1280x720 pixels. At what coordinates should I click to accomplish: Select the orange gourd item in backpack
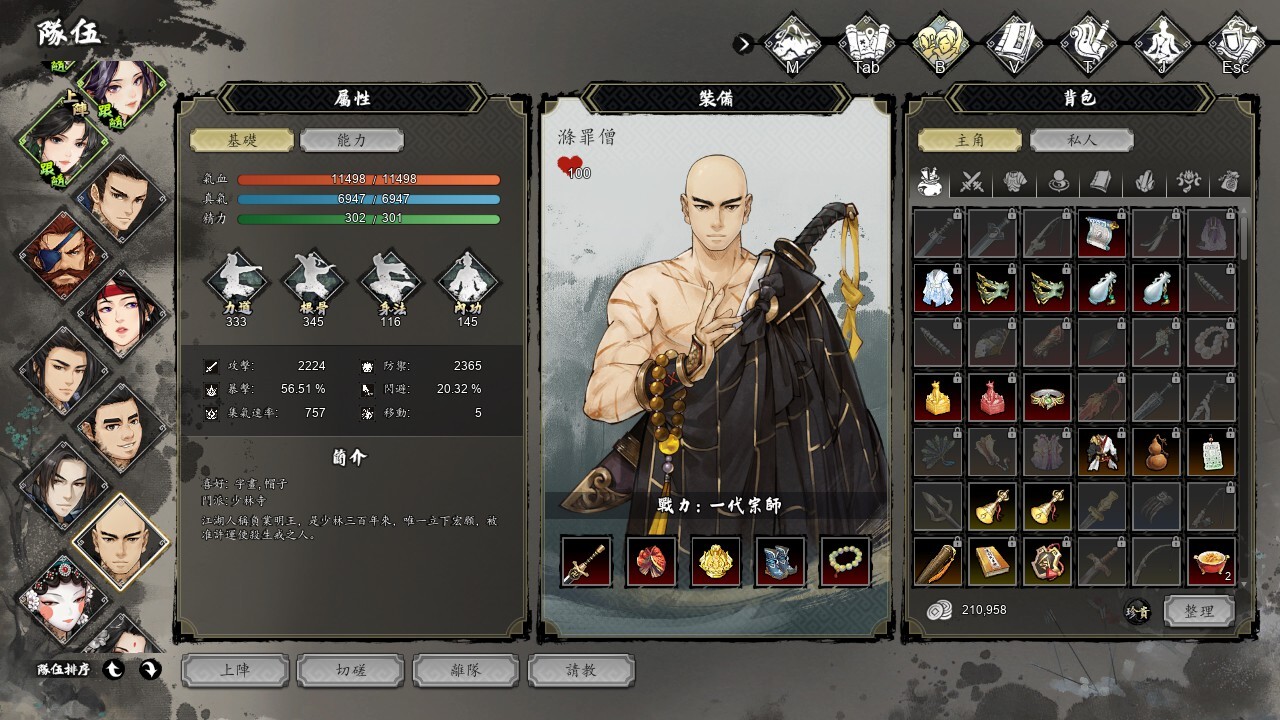click(1157, 453)
